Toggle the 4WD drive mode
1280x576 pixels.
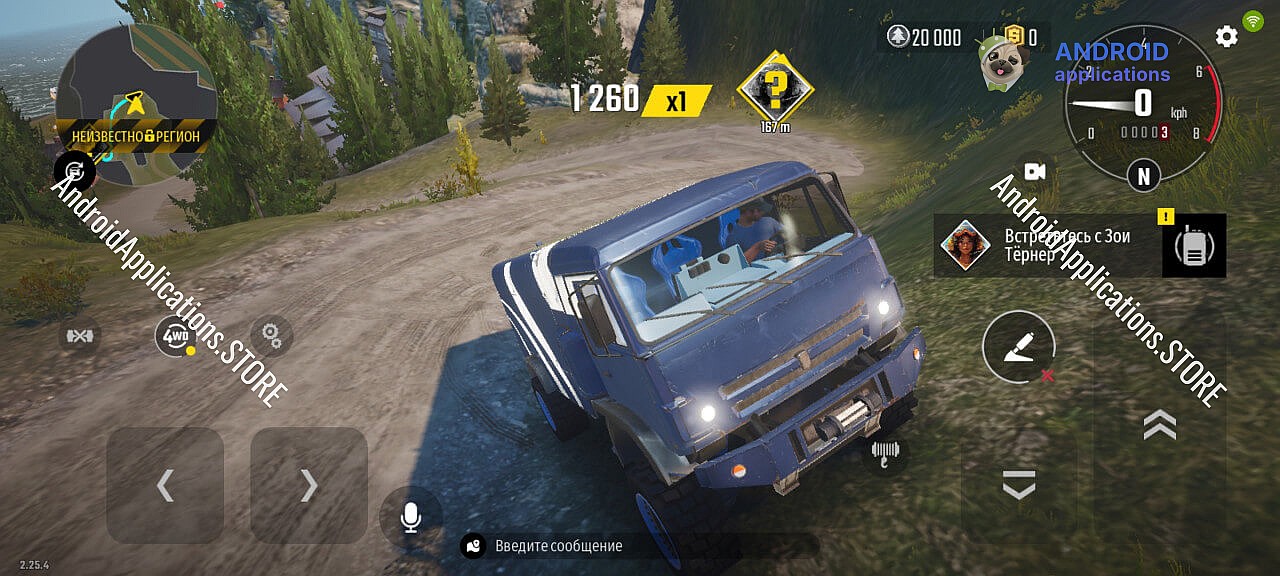174,337
